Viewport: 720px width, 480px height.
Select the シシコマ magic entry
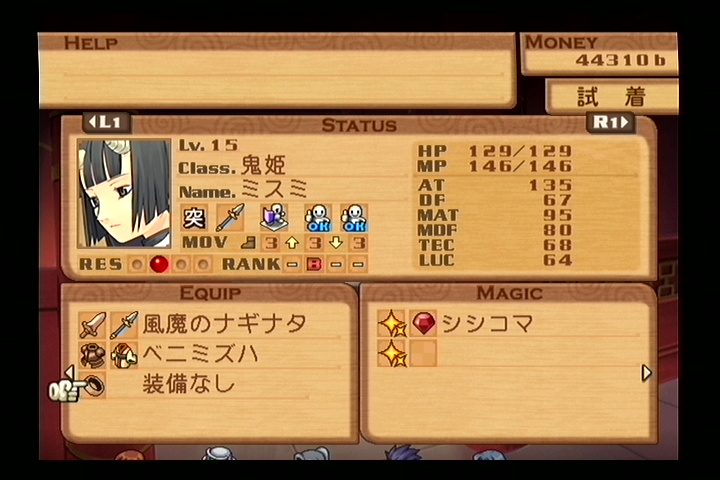coord(487,324)
